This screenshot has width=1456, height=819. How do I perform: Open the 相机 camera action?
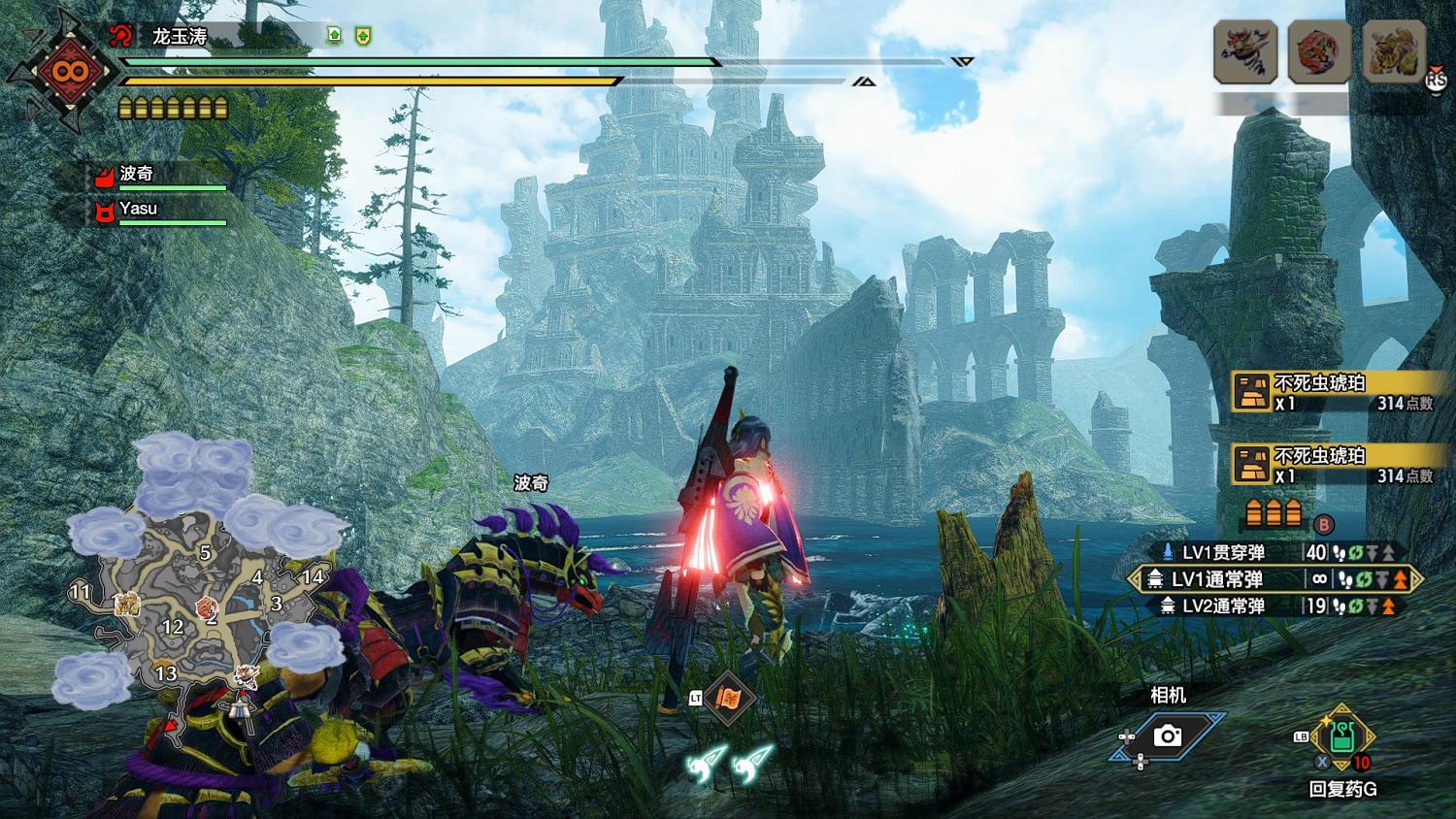tap(1168, 737)
